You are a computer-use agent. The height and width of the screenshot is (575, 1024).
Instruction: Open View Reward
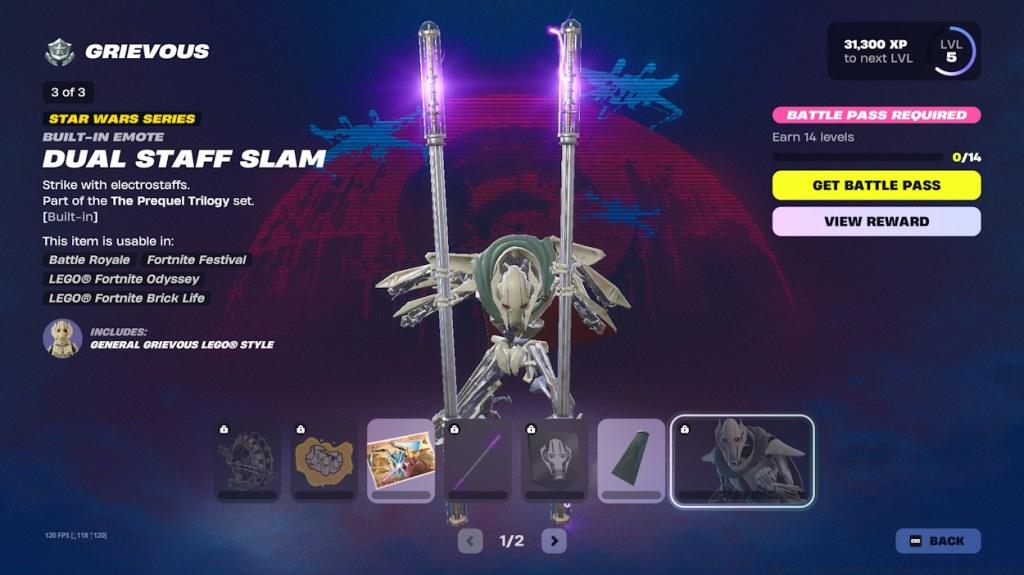click(x=876, y=221)
